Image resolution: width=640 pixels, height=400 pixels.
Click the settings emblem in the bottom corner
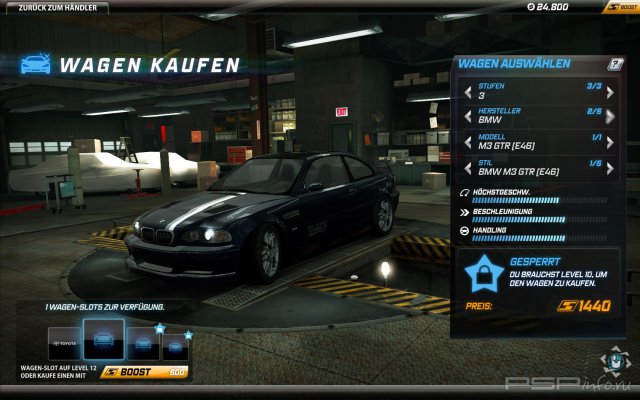(611, 360)
